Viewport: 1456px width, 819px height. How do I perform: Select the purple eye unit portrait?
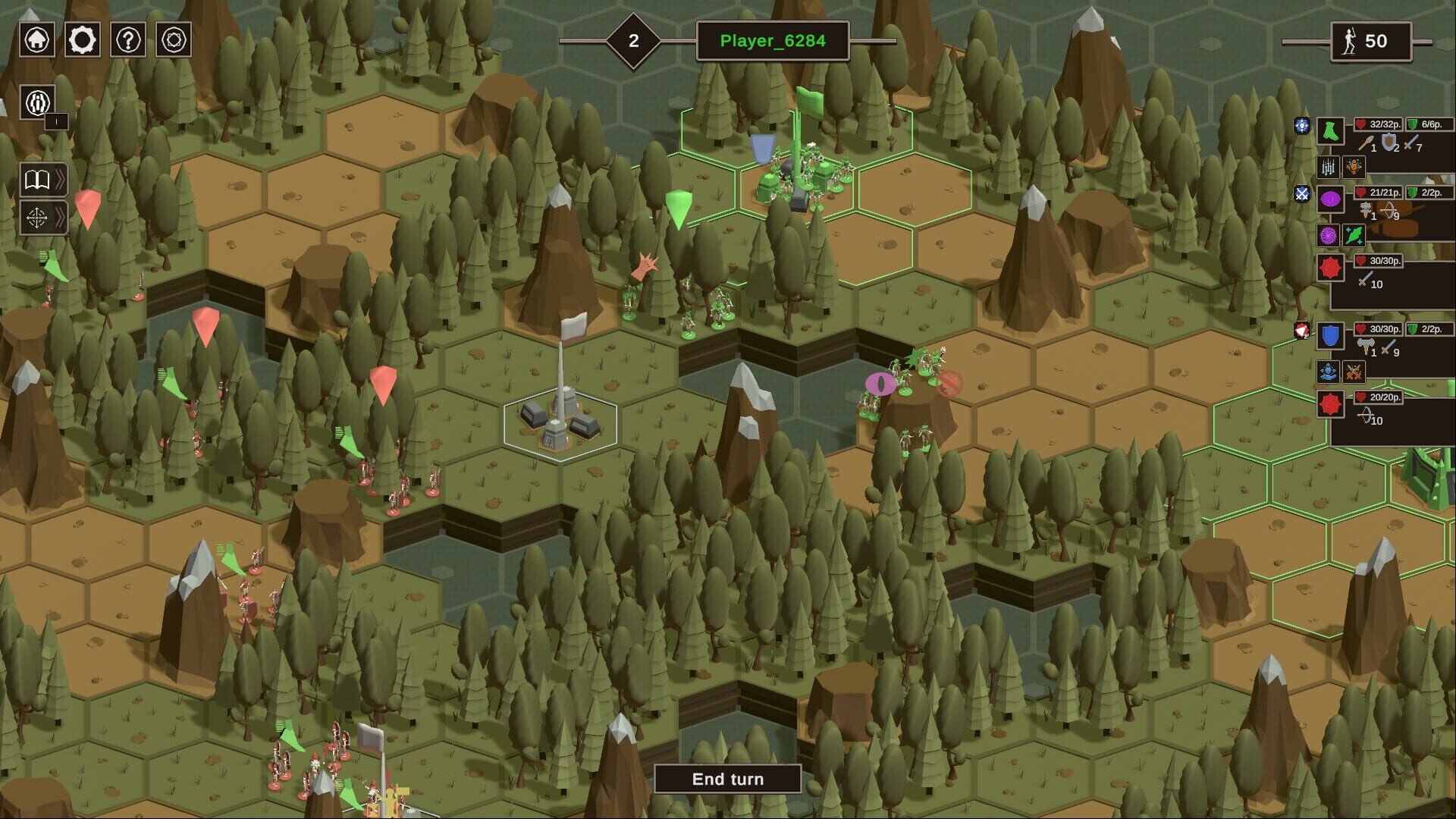pyautogui.click(x=1329, y=199)
